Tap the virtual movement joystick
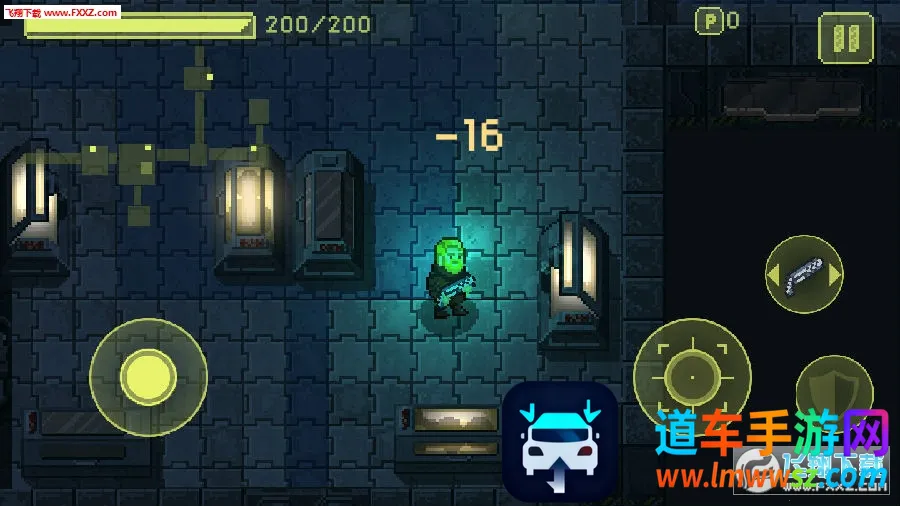This screenshot has height=506, width=900. point(148,377)
